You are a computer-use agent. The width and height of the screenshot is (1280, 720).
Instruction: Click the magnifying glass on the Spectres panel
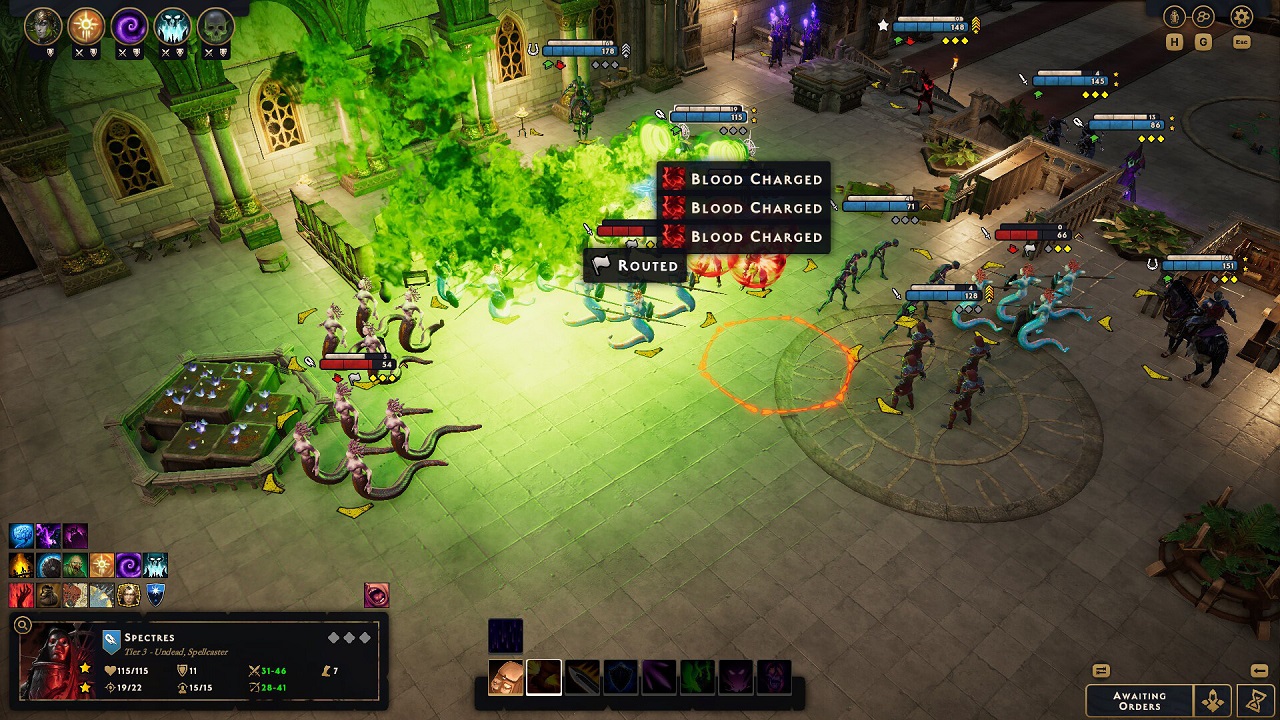click(22, 624)
